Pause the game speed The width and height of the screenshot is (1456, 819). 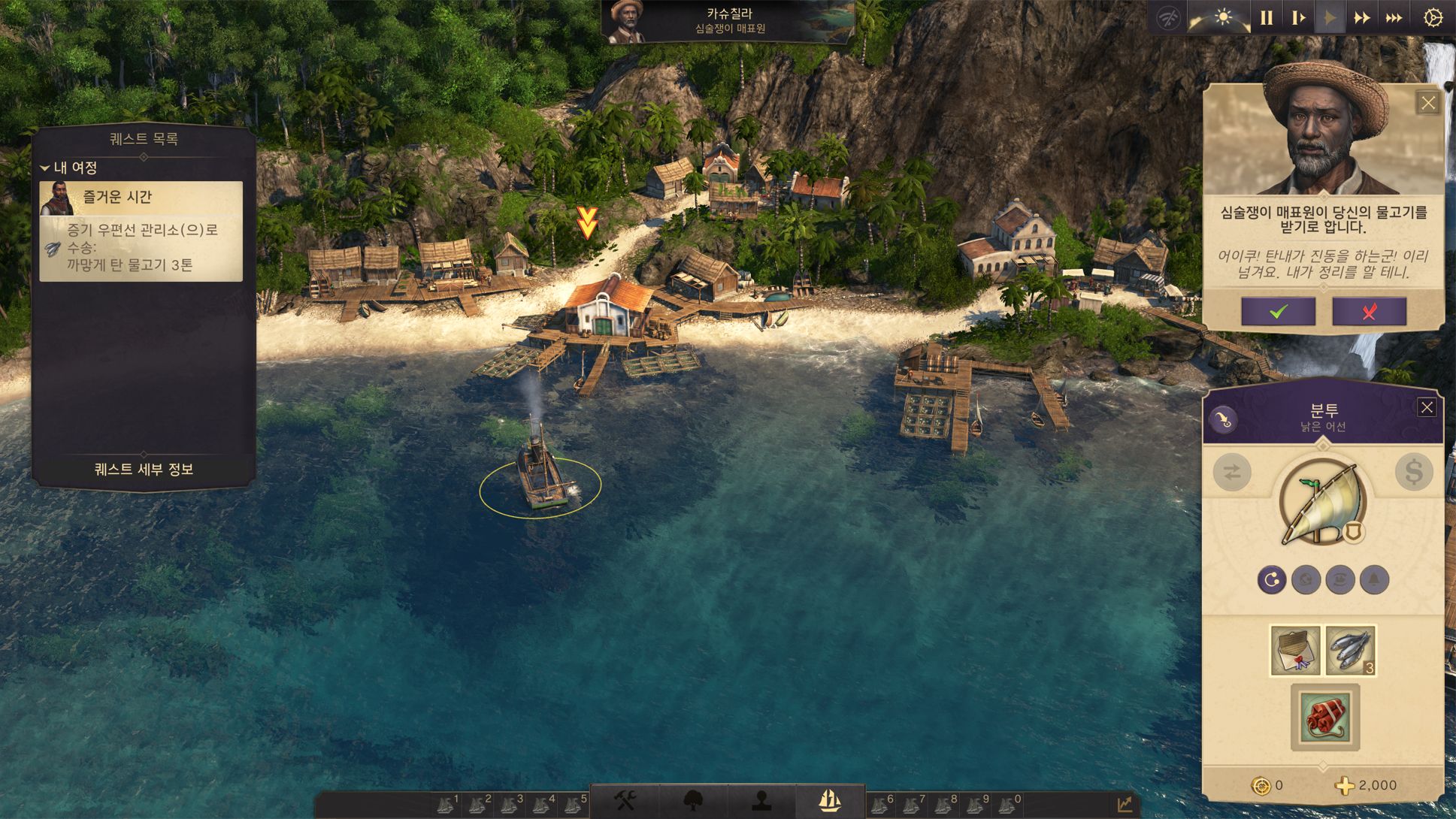1267,17
